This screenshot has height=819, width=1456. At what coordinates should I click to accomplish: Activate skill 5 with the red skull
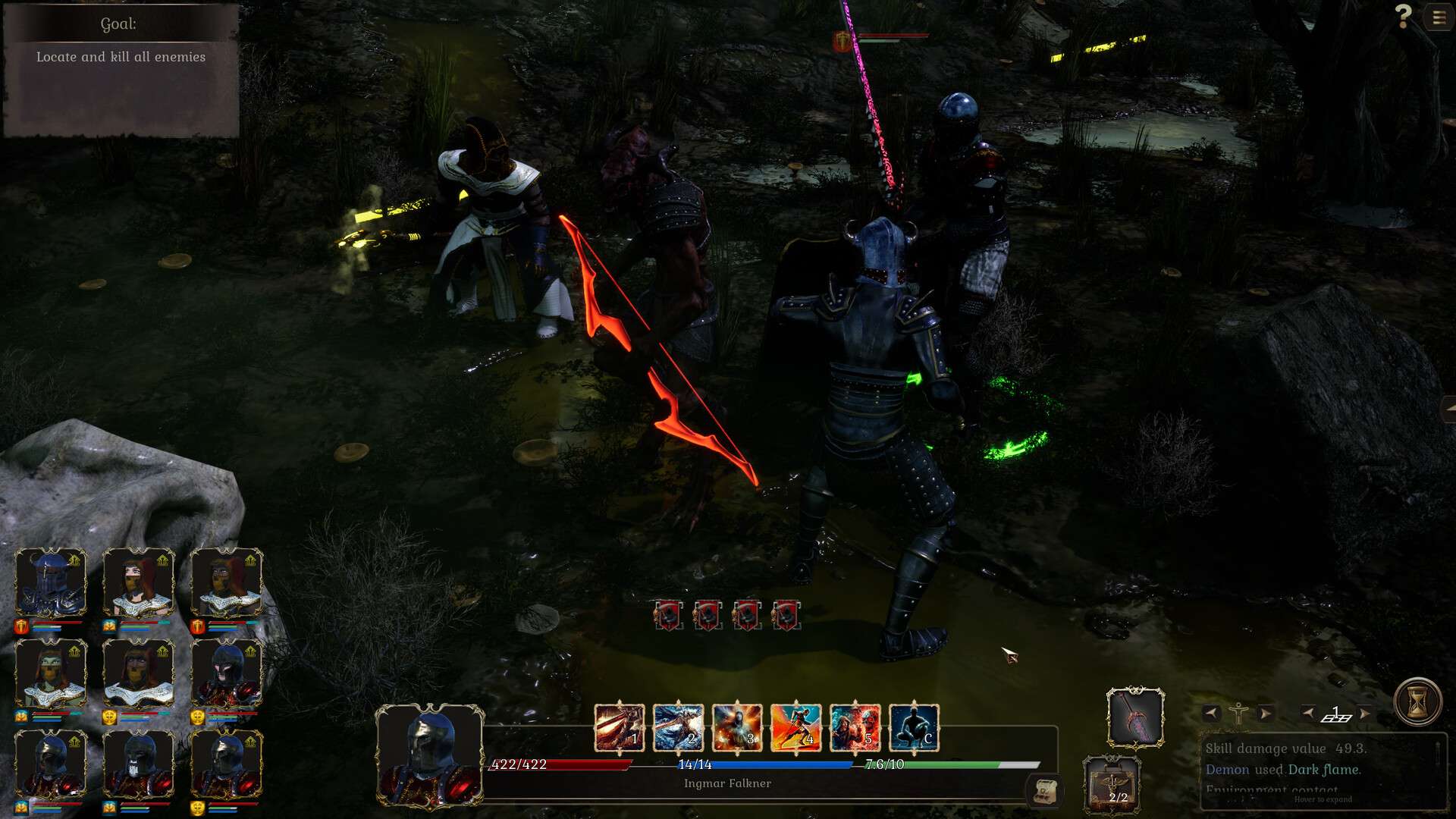(x=855, y=728)
